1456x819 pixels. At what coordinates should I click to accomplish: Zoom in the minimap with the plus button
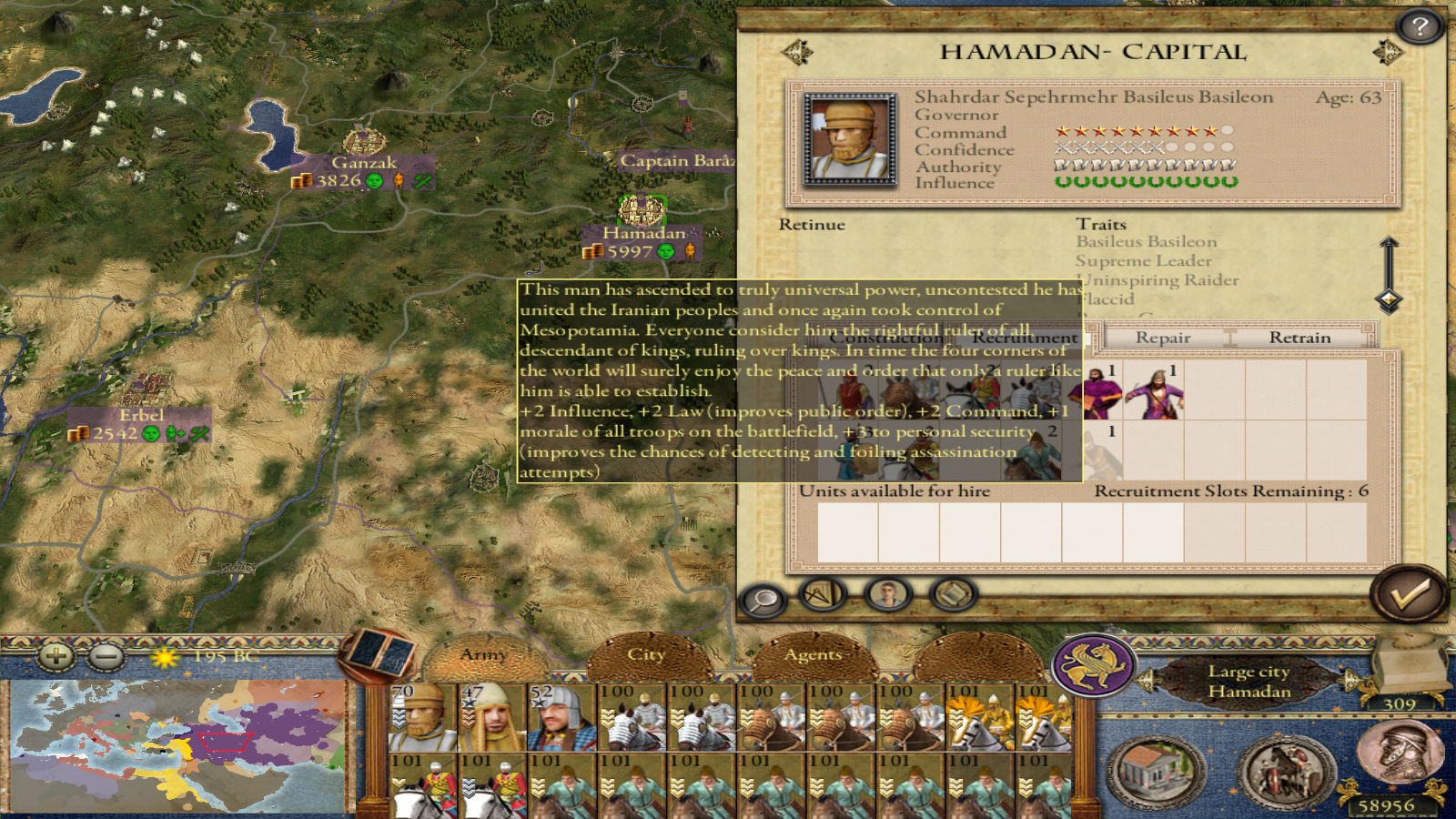click(56, 654)
